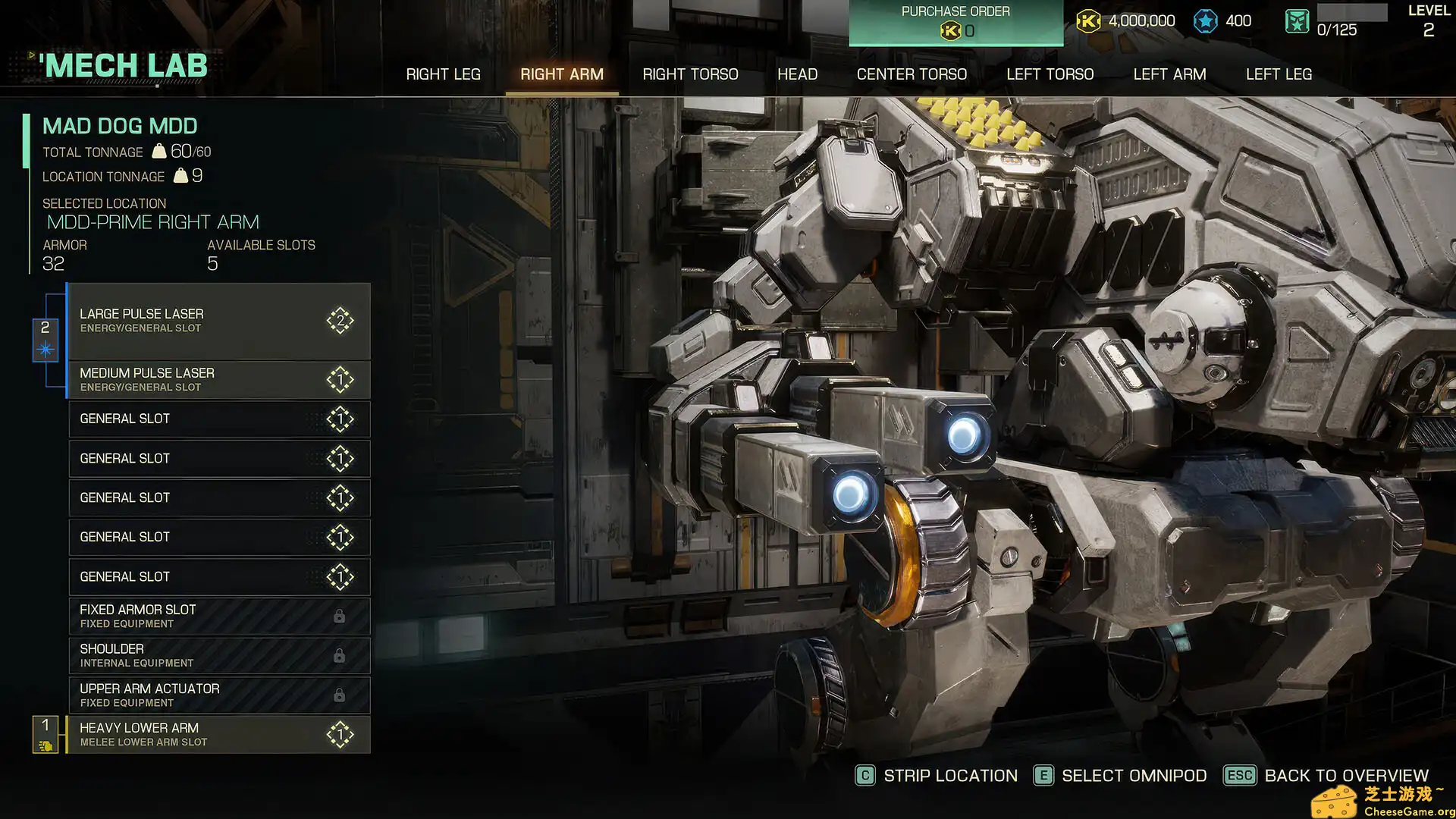This screenshot has height=819, width=1456.
Task: Click the green inventory crate icon showing 0/125
Action: point(1297,21)
